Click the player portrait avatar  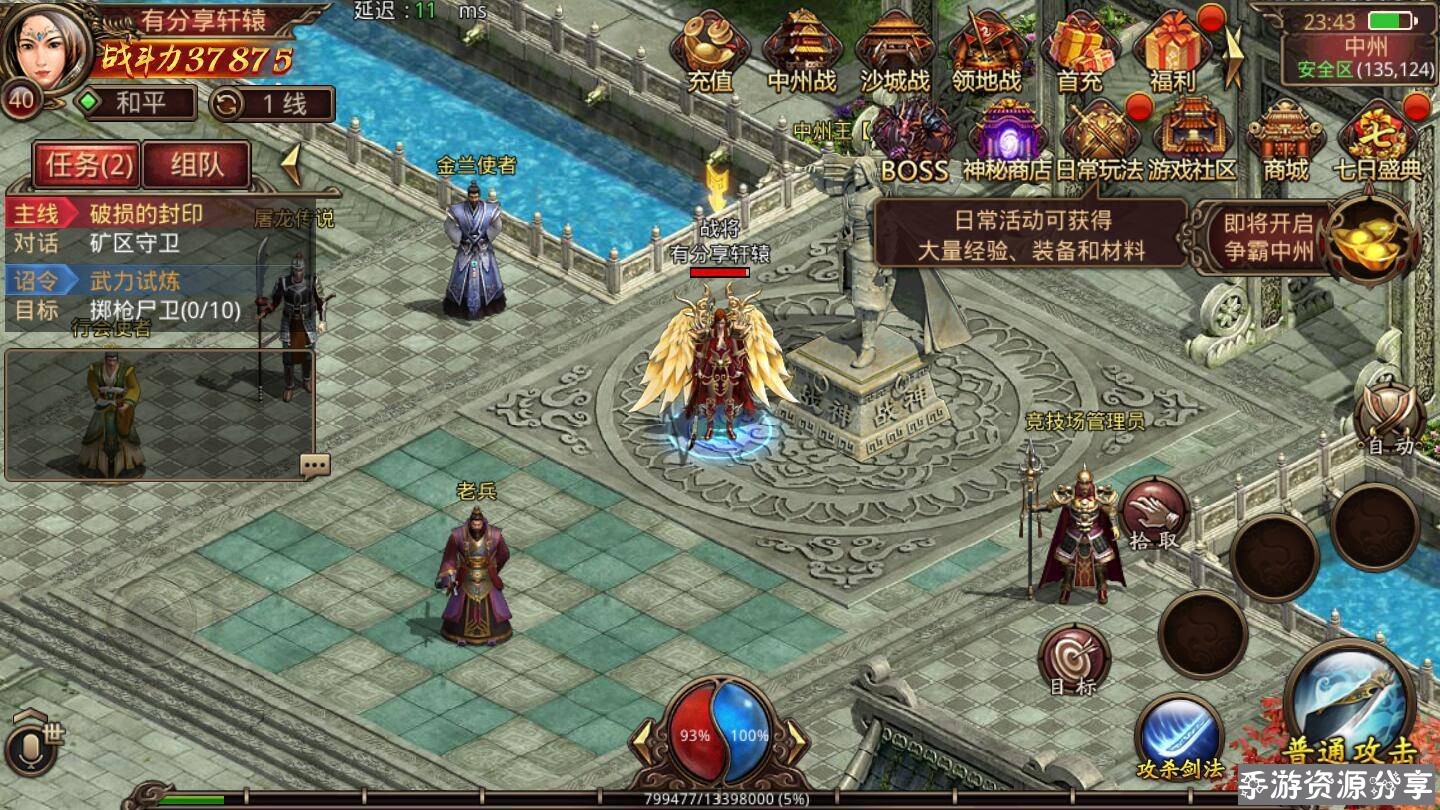46,45
